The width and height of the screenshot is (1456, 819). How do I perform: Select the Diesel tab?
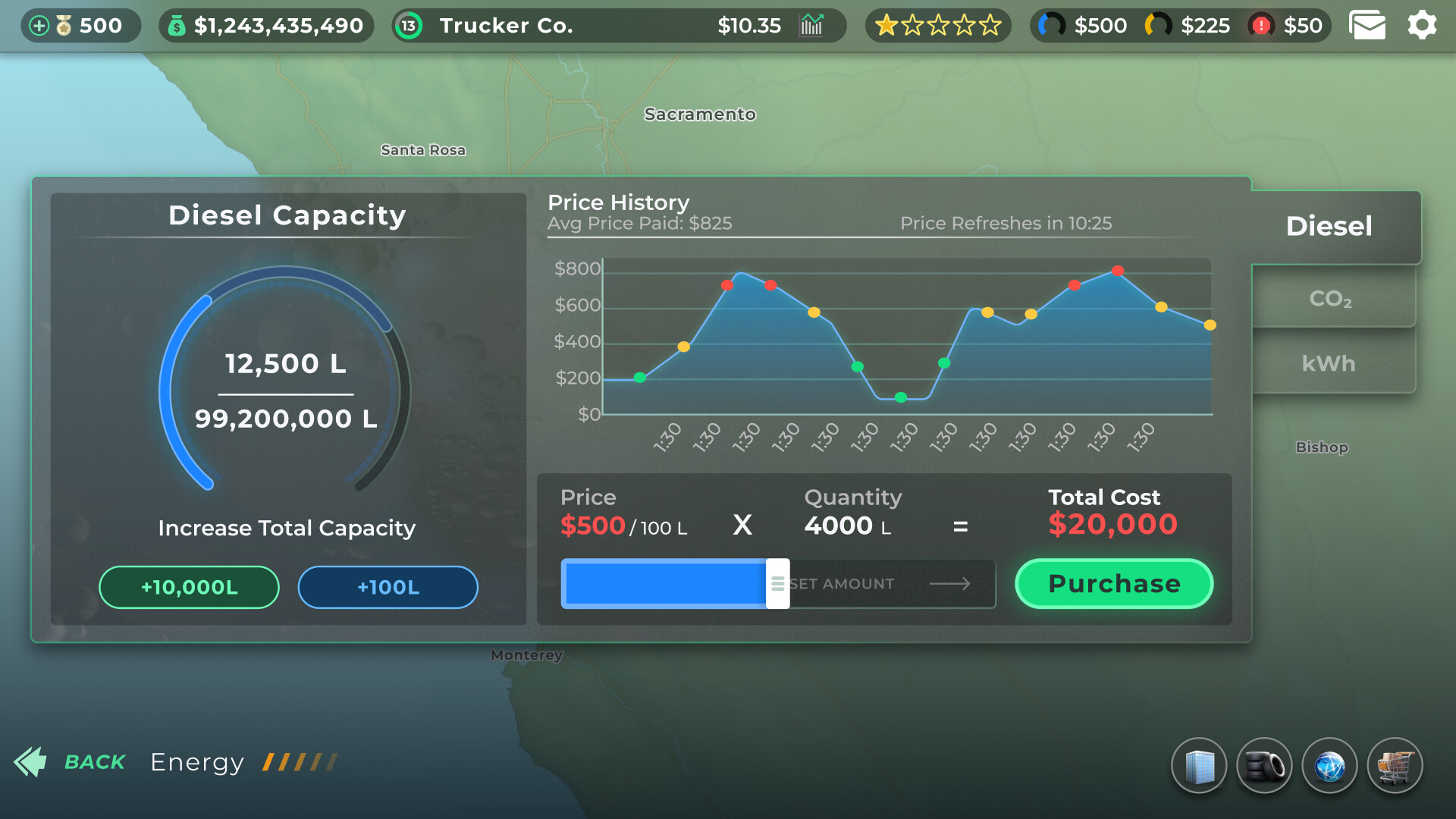1329,226
